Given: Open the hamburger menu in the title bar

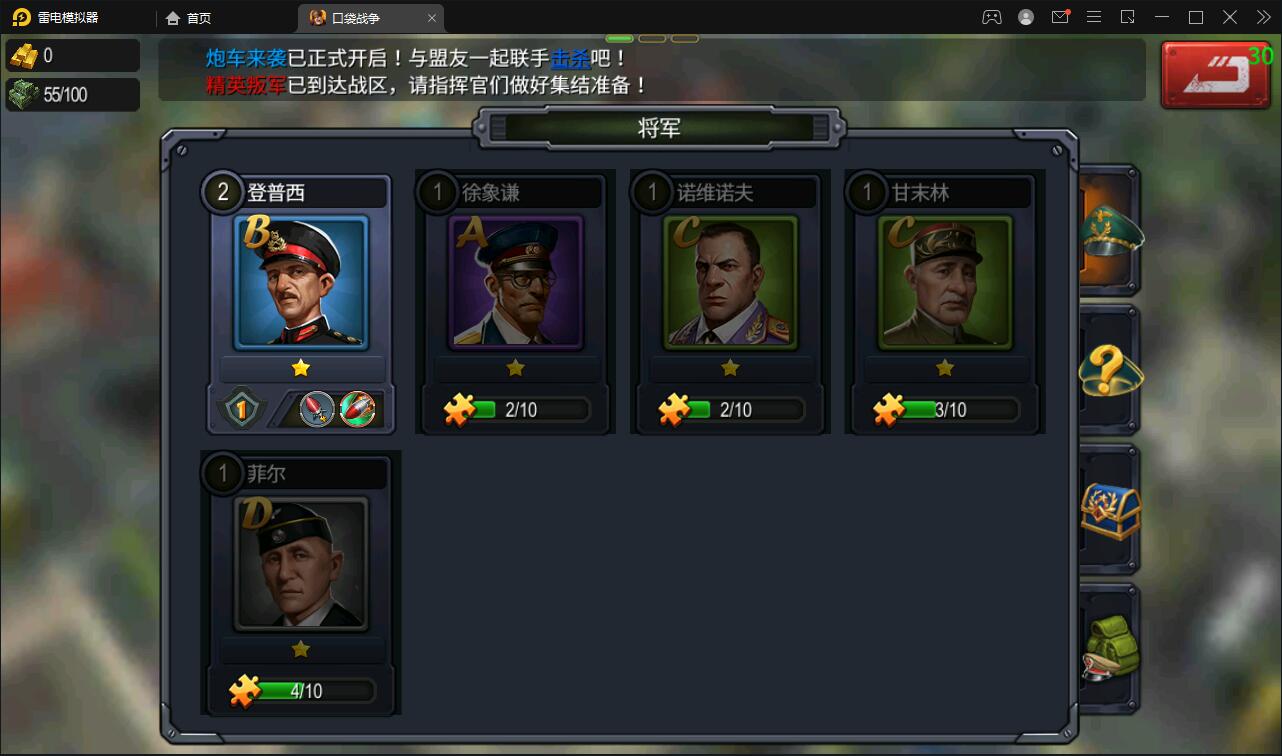Looking at the screenshot, I should [x=1094, y=17].
